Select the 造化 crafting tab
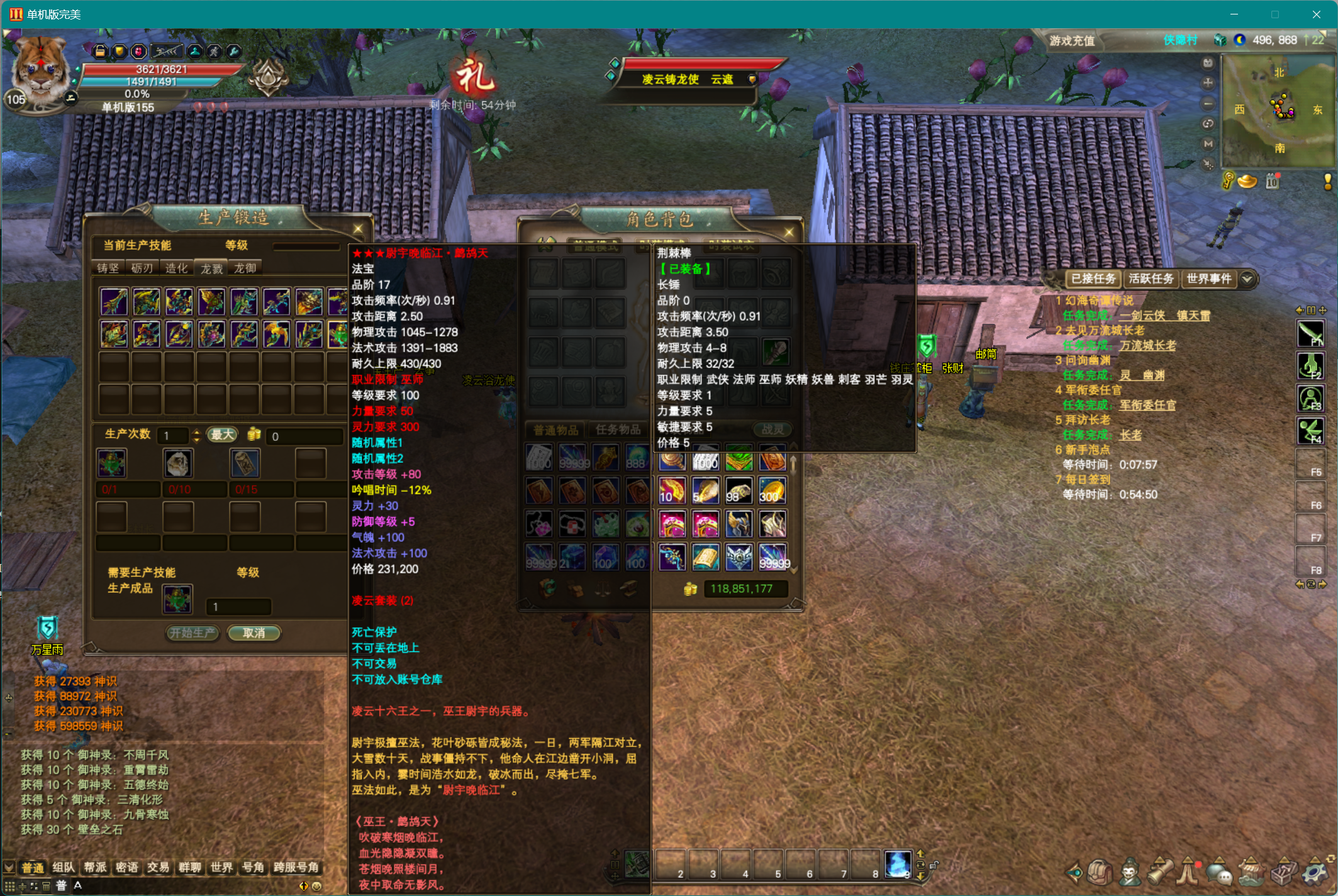1338x896 pixels. point(176,268)
